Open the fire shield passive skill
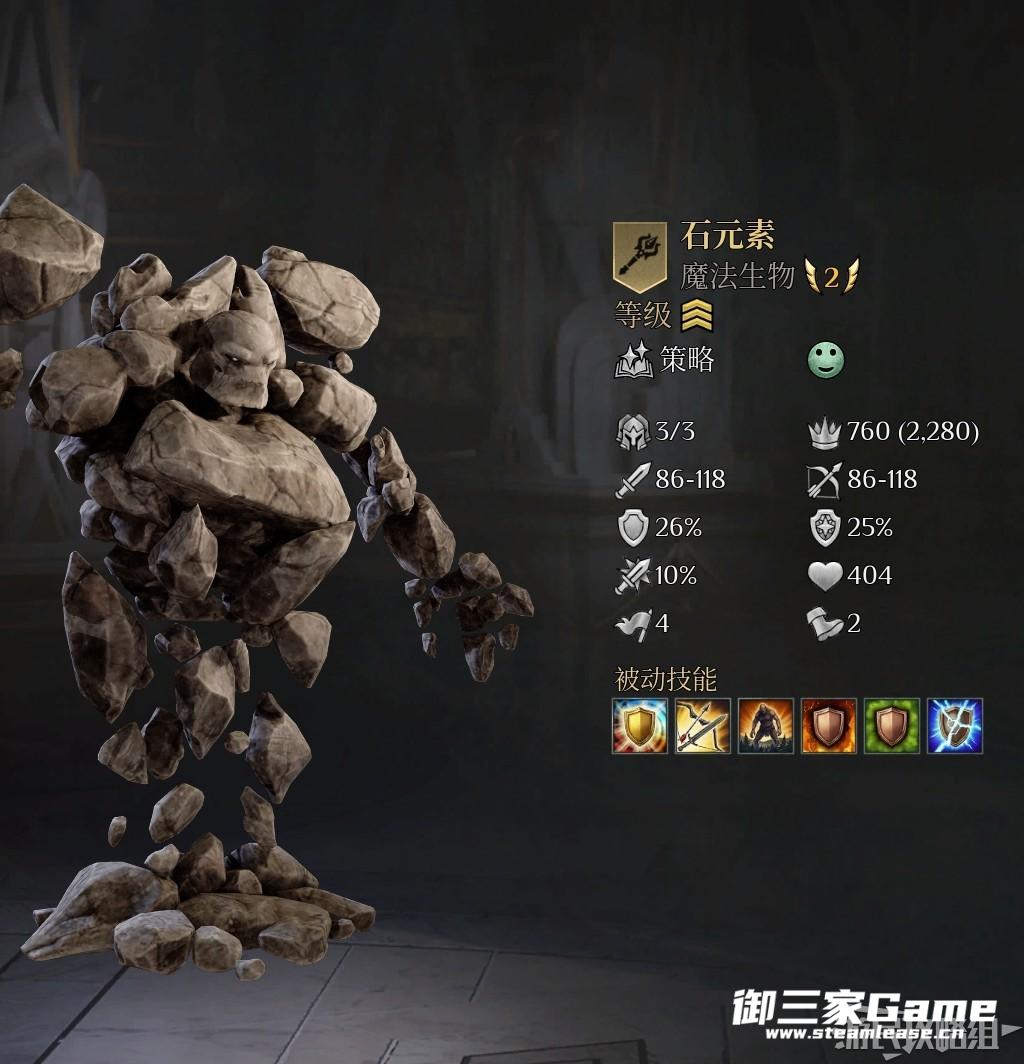The width and height of the screenshot is (1024, 1064). (x=829, y=726)
